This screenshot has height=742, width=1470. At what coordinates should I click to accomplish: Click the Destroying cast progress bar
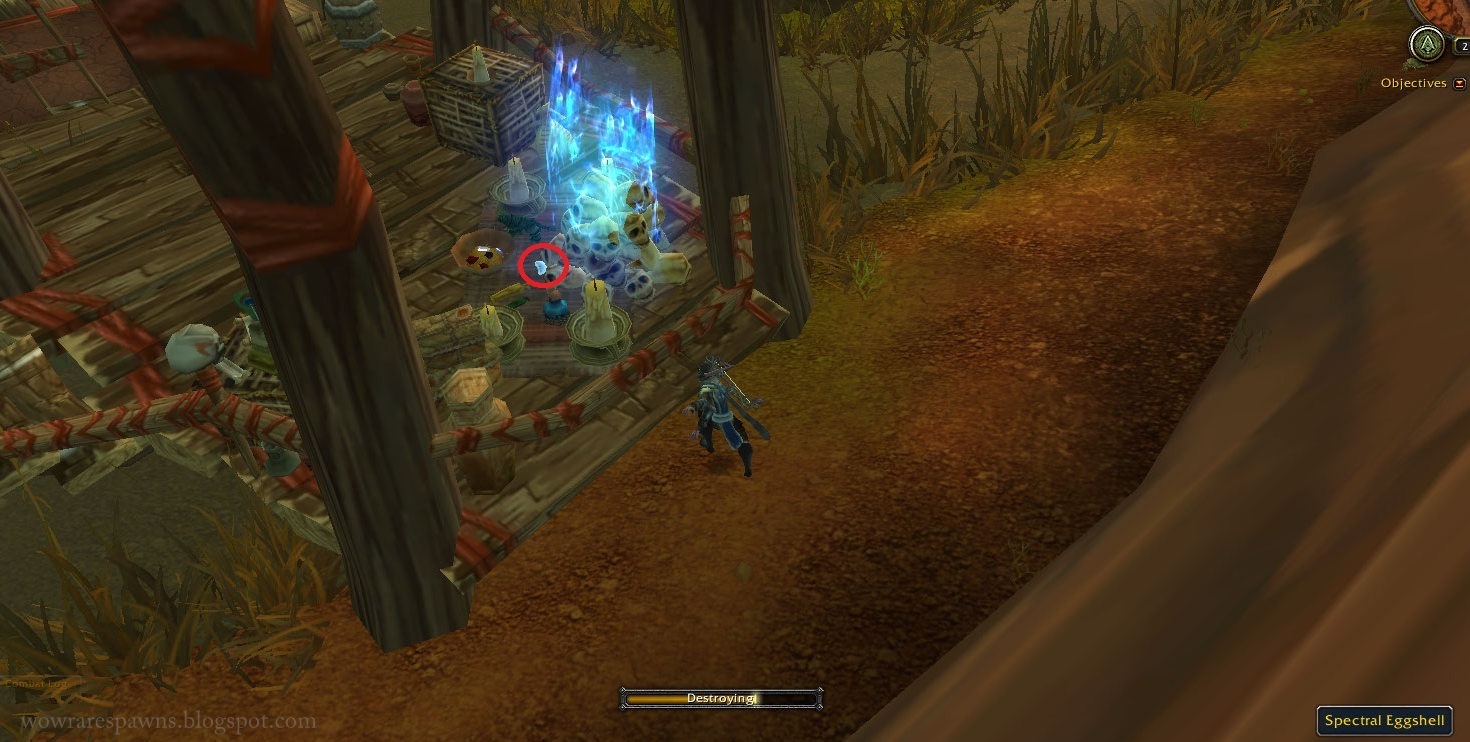(722, 697)
